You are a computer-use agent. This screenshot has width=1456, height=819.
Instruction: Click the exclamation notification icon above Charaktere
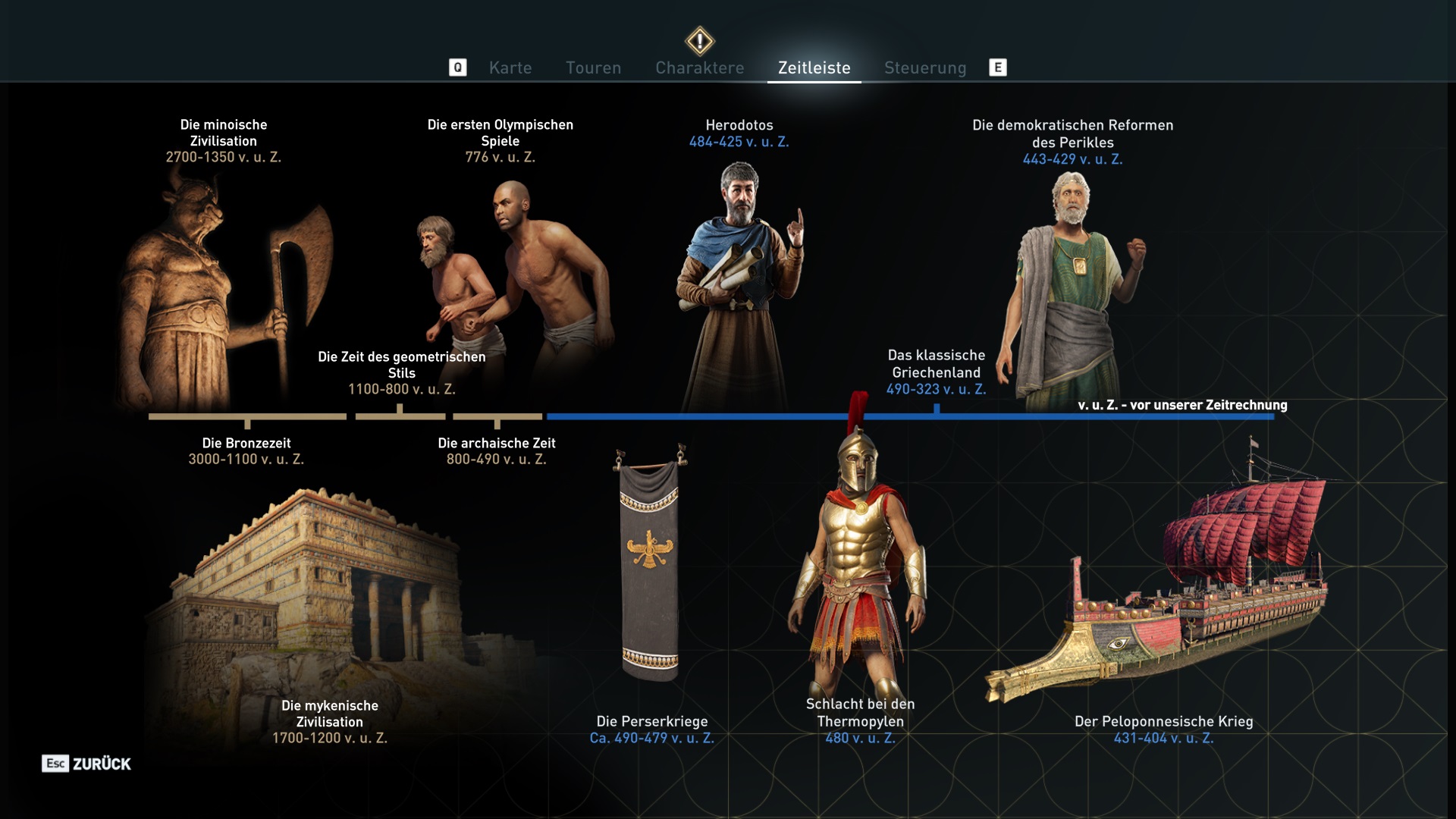point(699,40)
